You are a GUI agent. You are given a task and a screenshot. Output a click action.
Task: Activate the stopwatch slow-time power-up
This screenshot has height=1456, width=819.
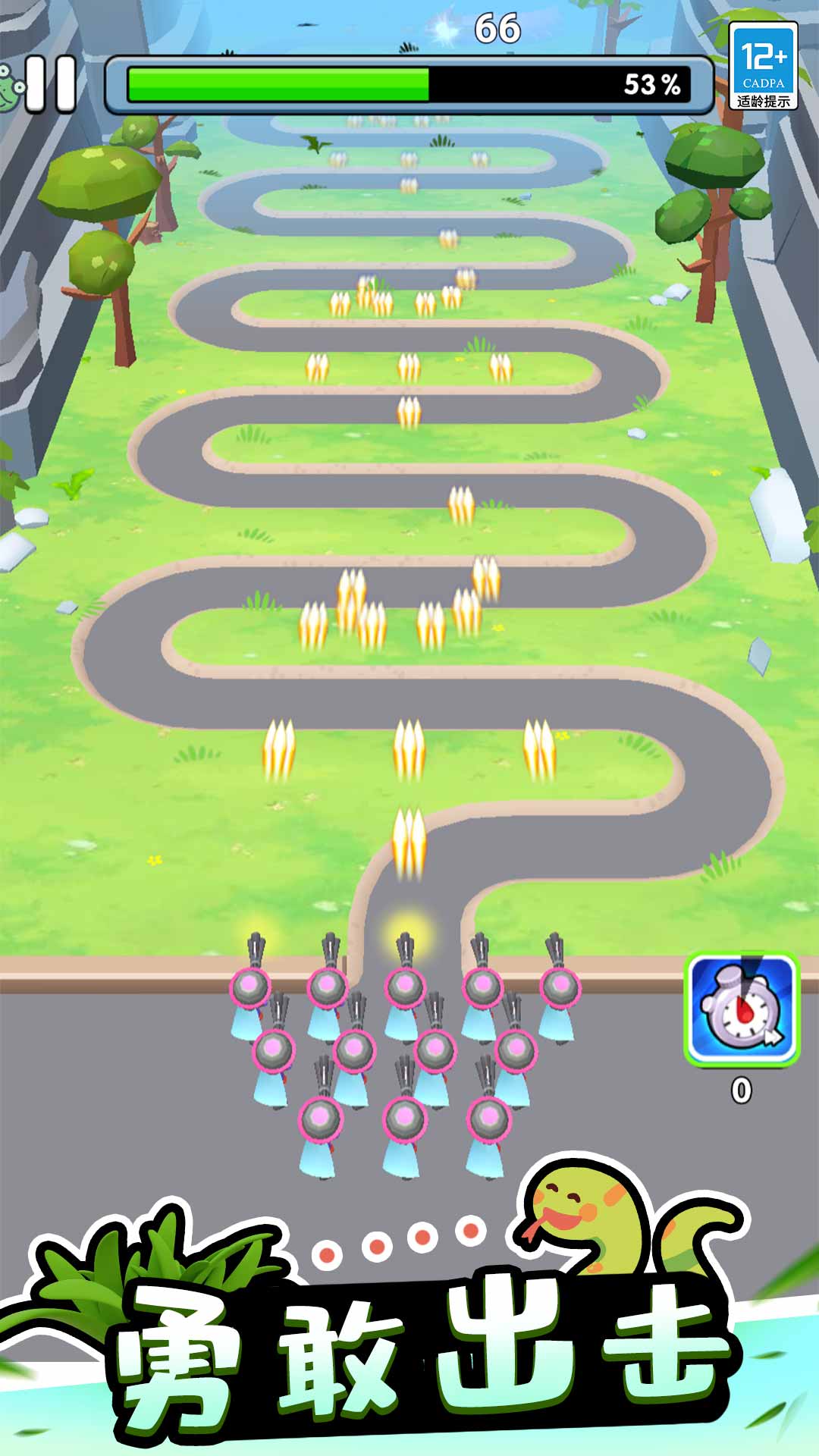(741, 1008)
